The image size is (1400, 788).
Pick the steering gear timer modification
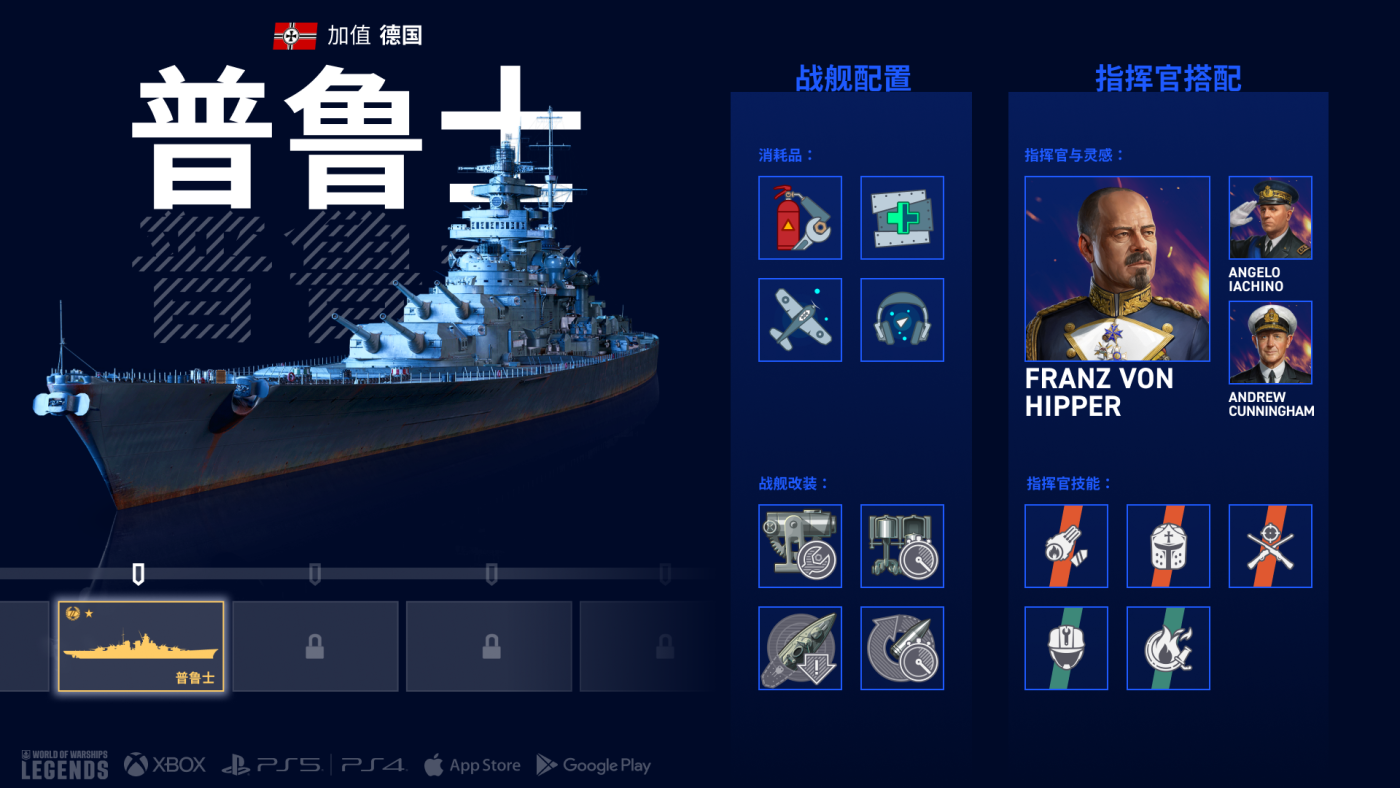[902, 648]
